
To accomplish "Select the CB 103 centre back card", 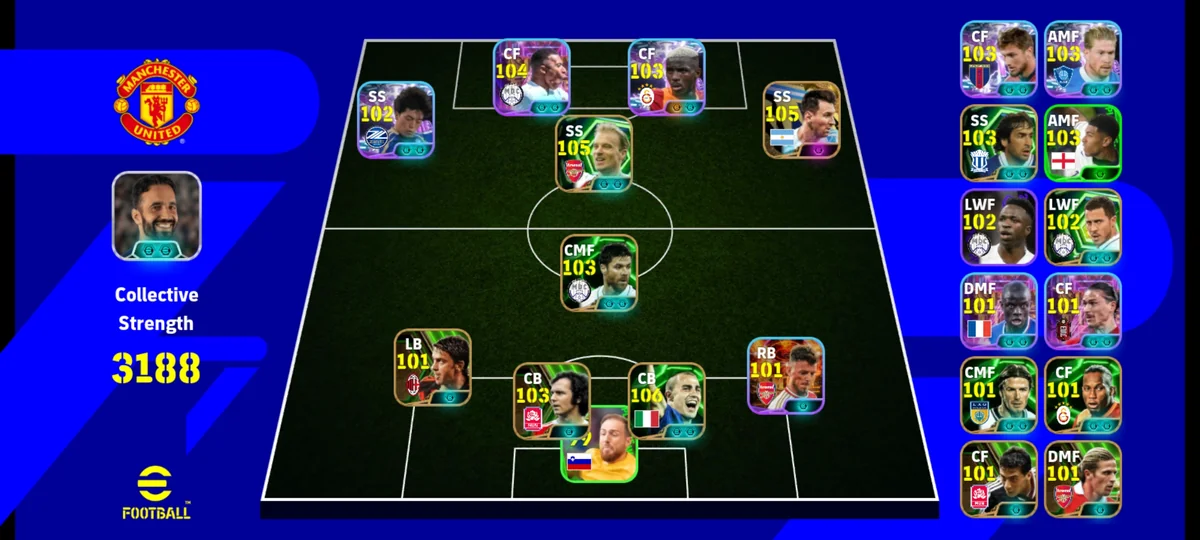I will (x=551, y=401).
